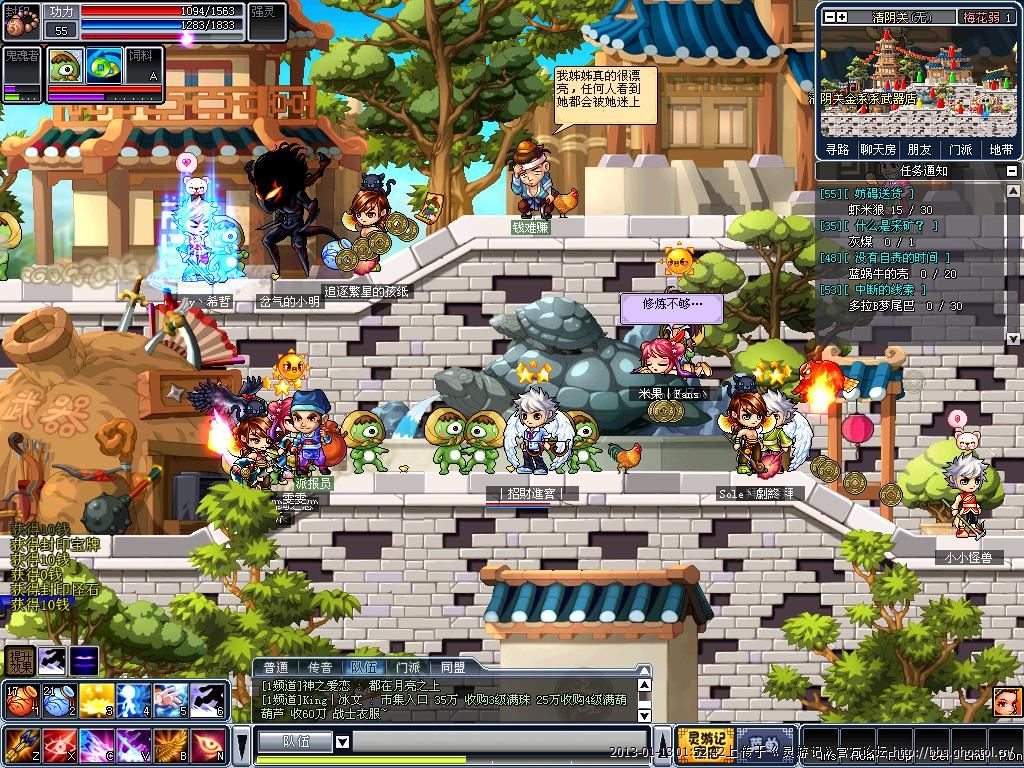This screenshot has height=768, width=1024.
Task: Open the 寻路 pathfinding option
Action: point(837,149)
